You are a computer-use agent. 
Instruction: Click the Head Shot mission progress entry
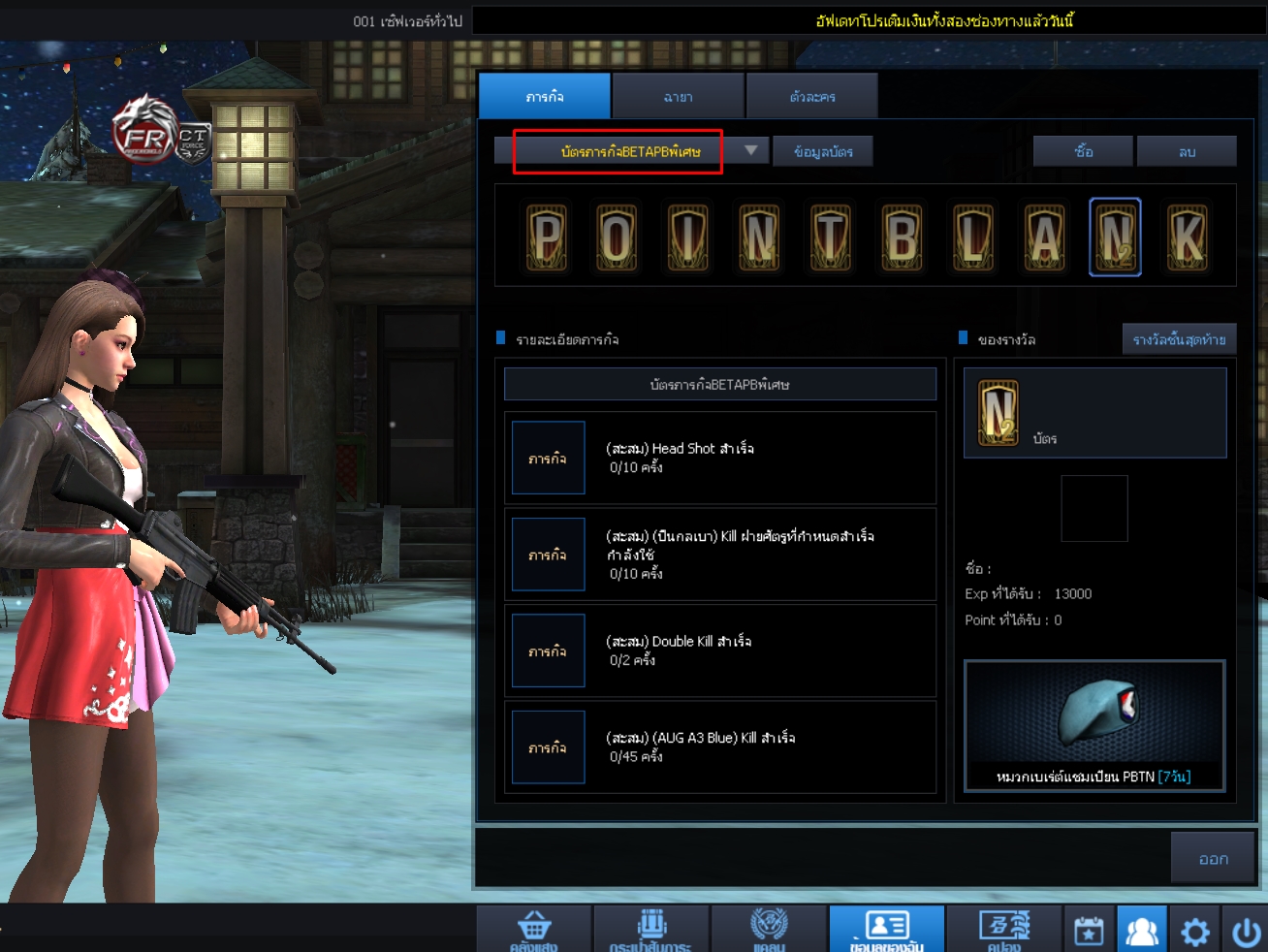pos(719,457)
